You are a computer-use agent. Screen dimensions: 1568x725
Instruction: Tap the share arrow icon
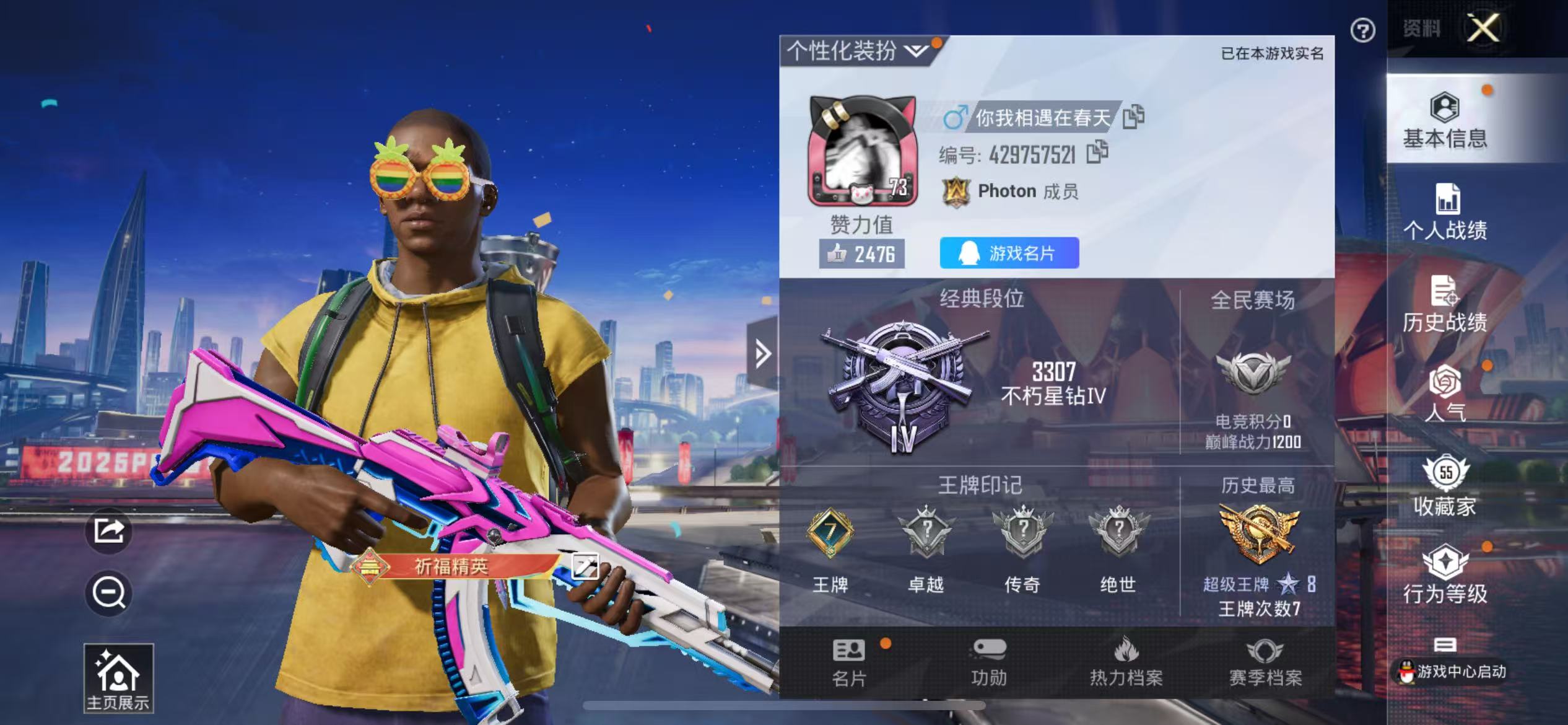pos(109,531)
